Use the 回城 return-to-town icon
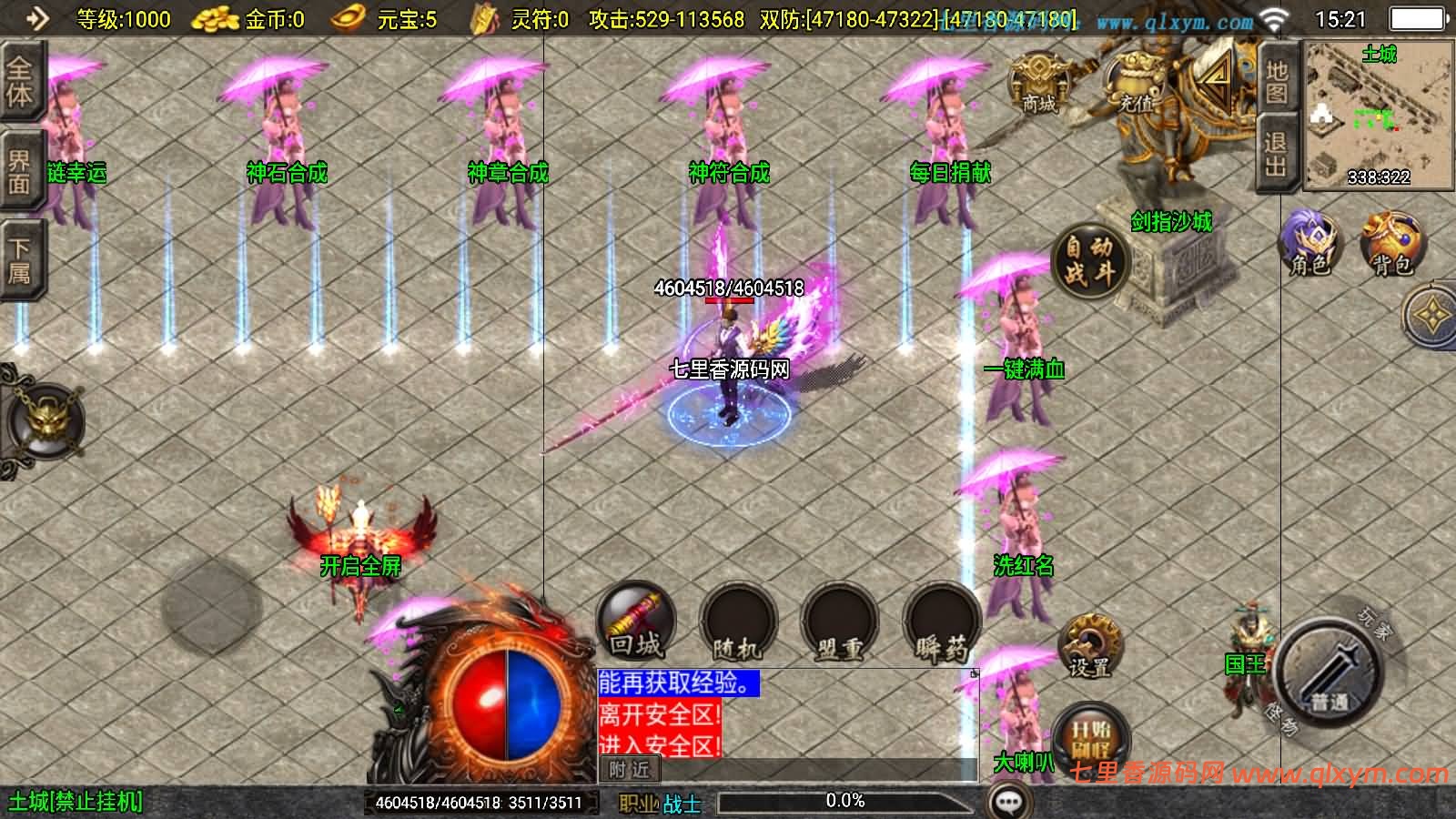 pos(637,625)
